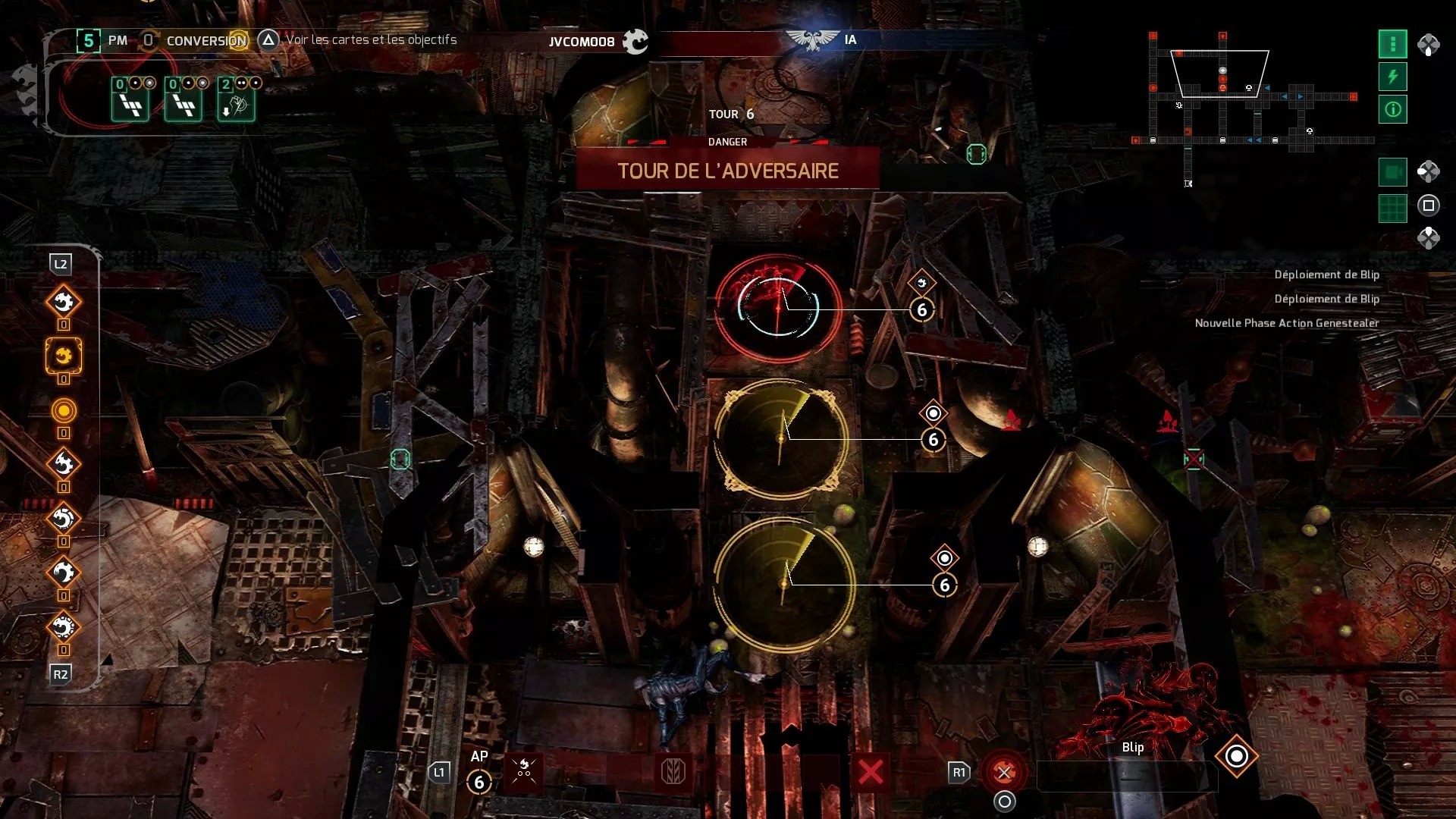Click the green objectives list icon at top right
This screenshot has height=819, width=1456.
click(x=1392, y=44)
